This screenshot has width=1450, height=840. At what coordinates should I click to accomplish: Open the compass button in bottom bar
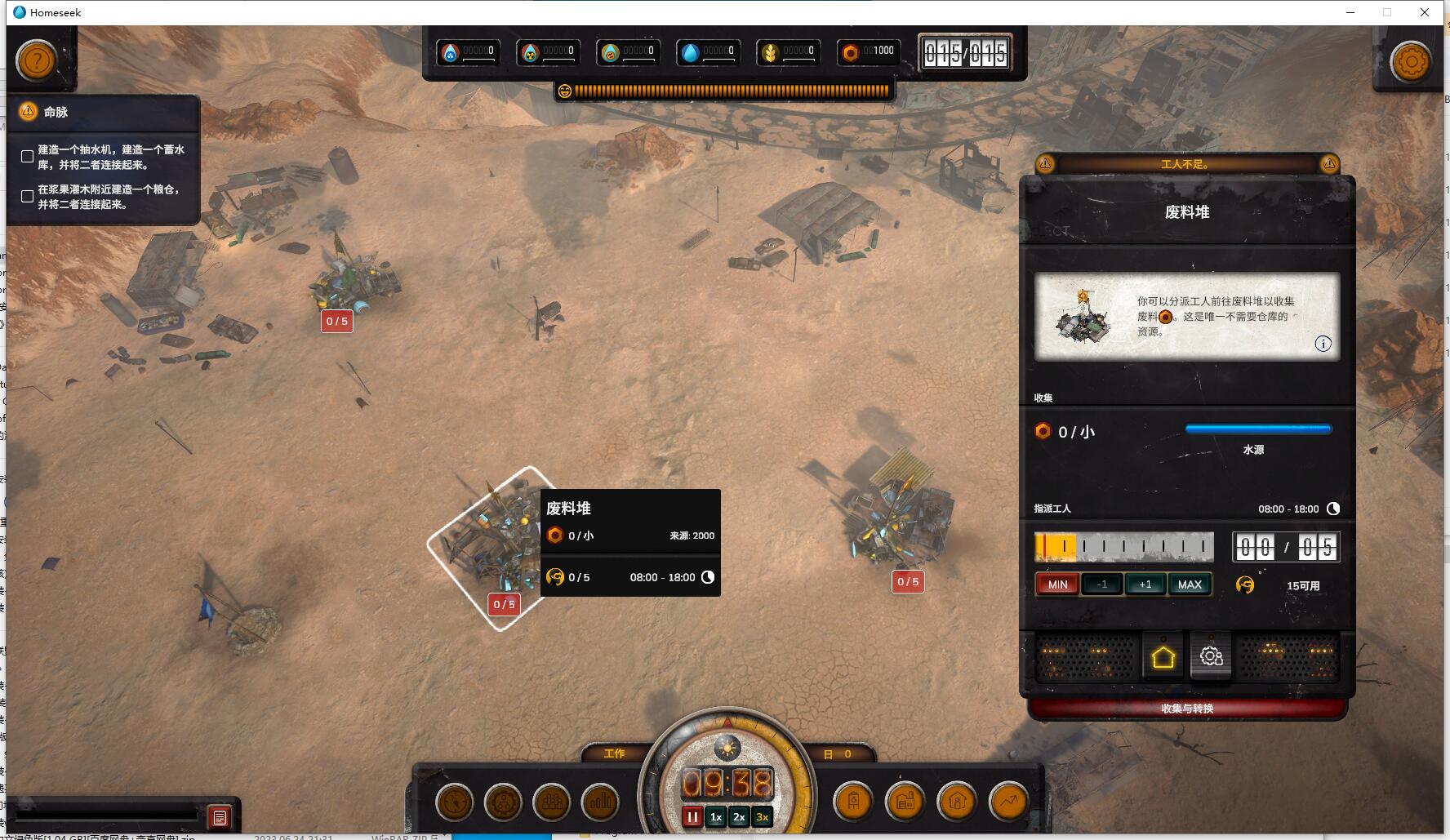click(x=455, y=802)
